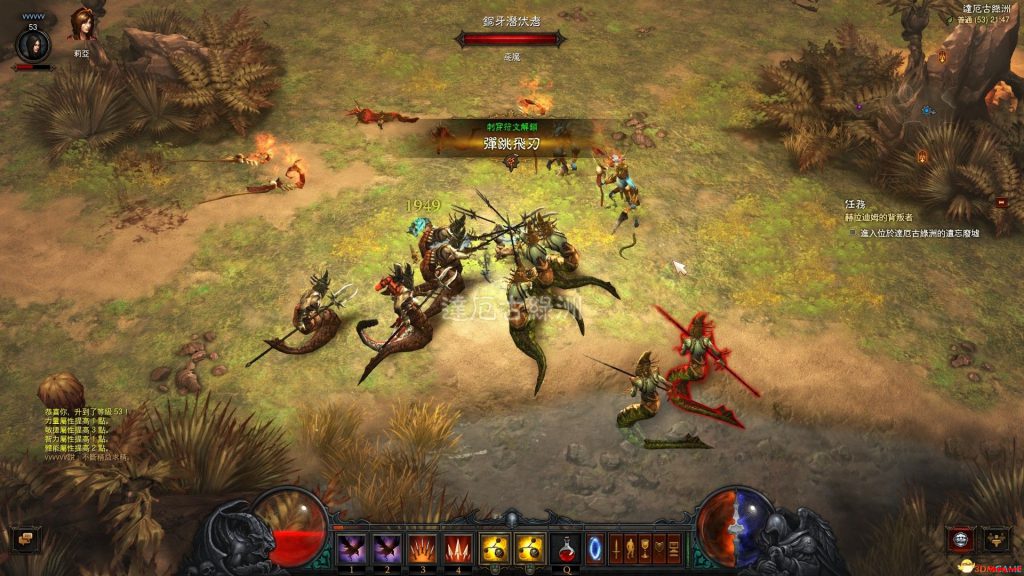Drink the red health potion
The image size is (1024, 576).
(x=566, y=547)
